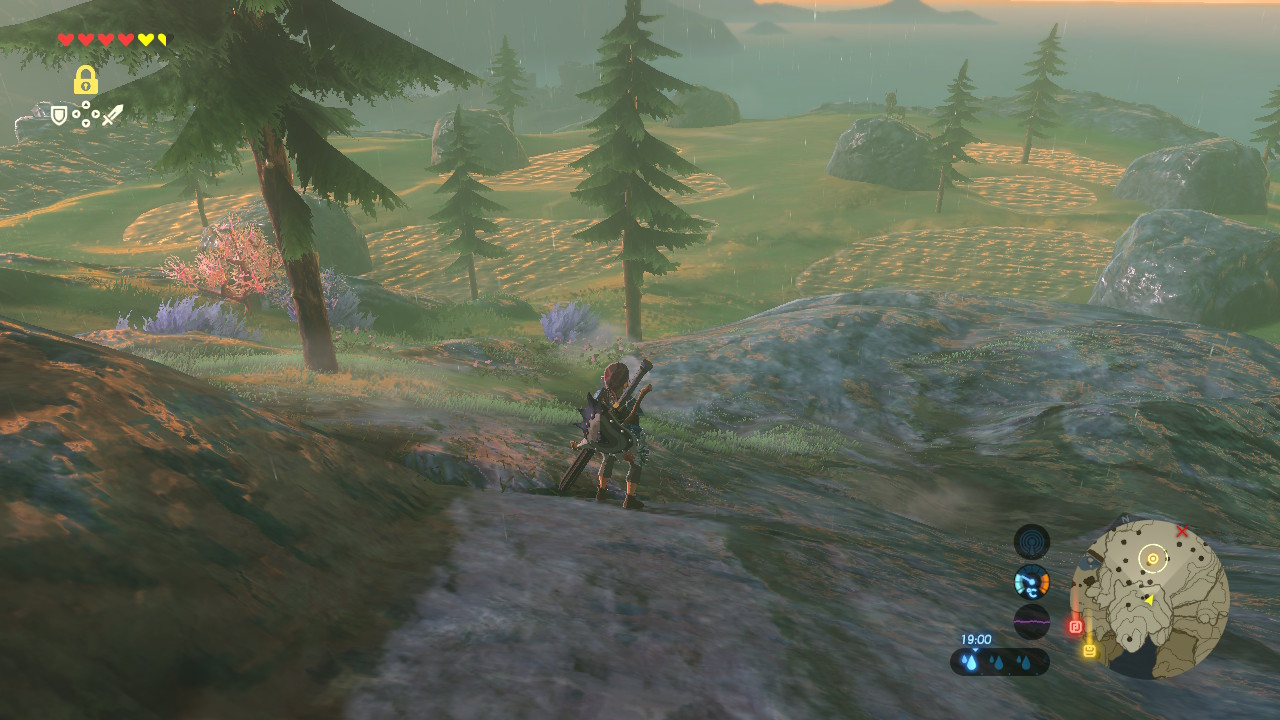Choose the sword weapon quick-equip icon

tap(112, 115)
